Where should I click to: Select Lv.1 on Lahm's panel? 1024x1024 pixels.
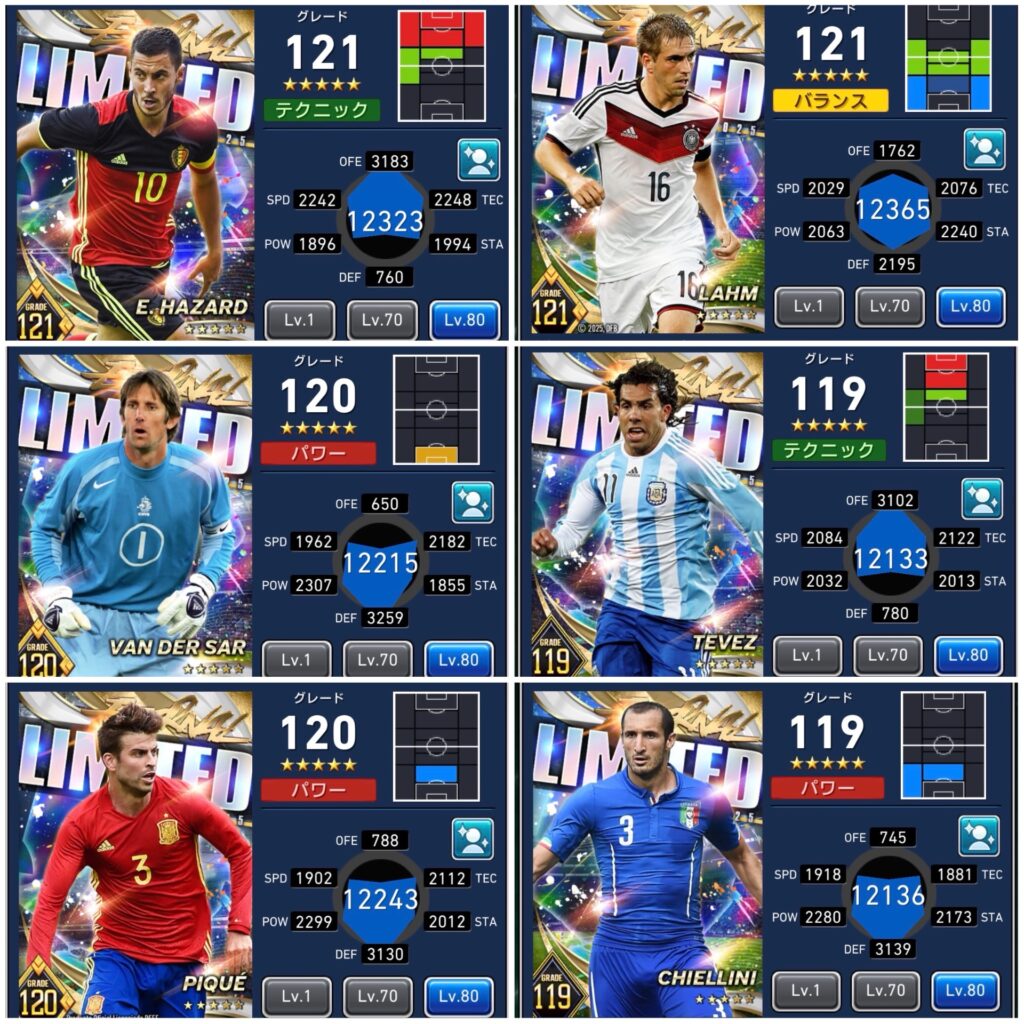click(x=808, y=308)
